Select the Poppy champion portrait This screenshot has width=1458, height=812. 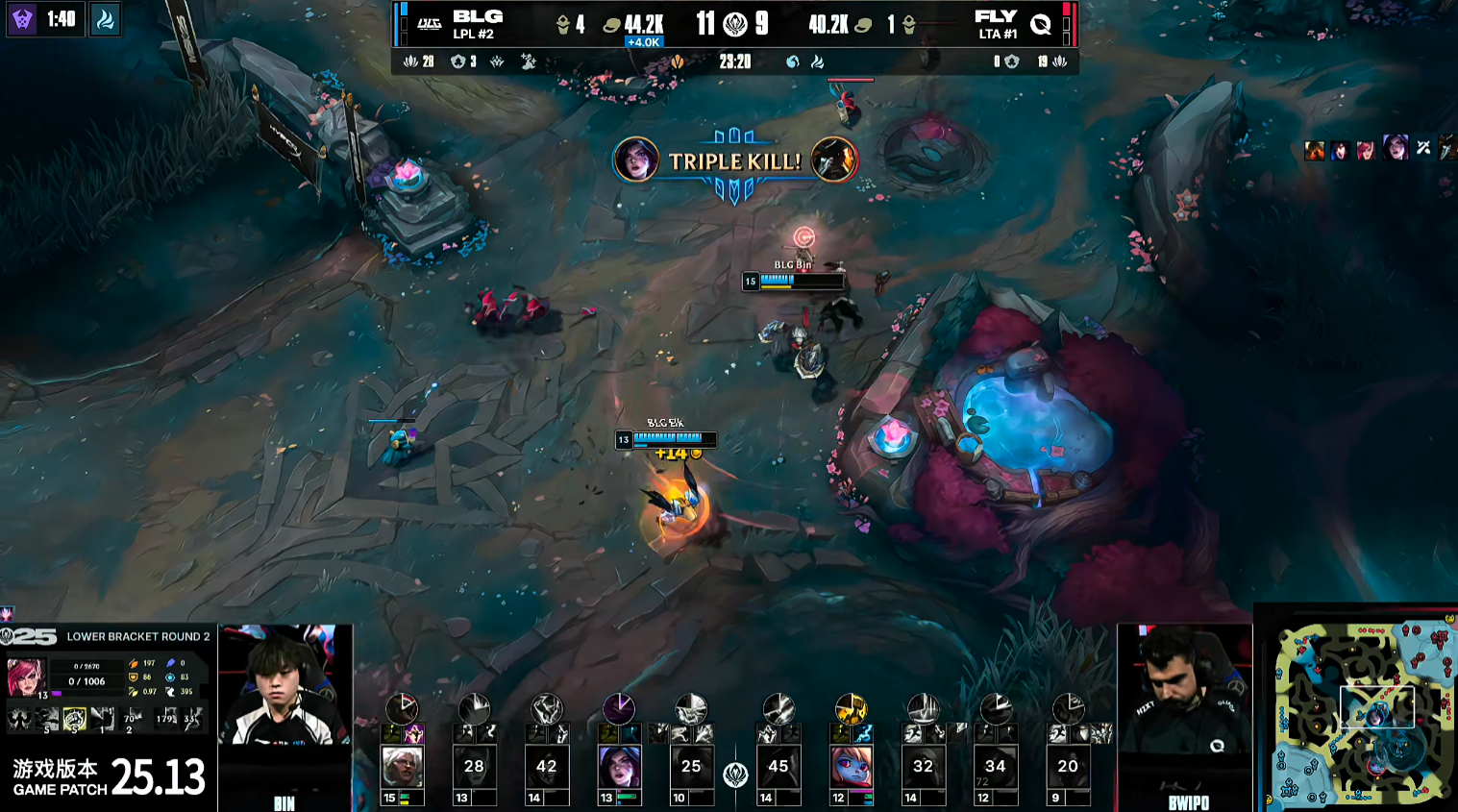(851, 767)
